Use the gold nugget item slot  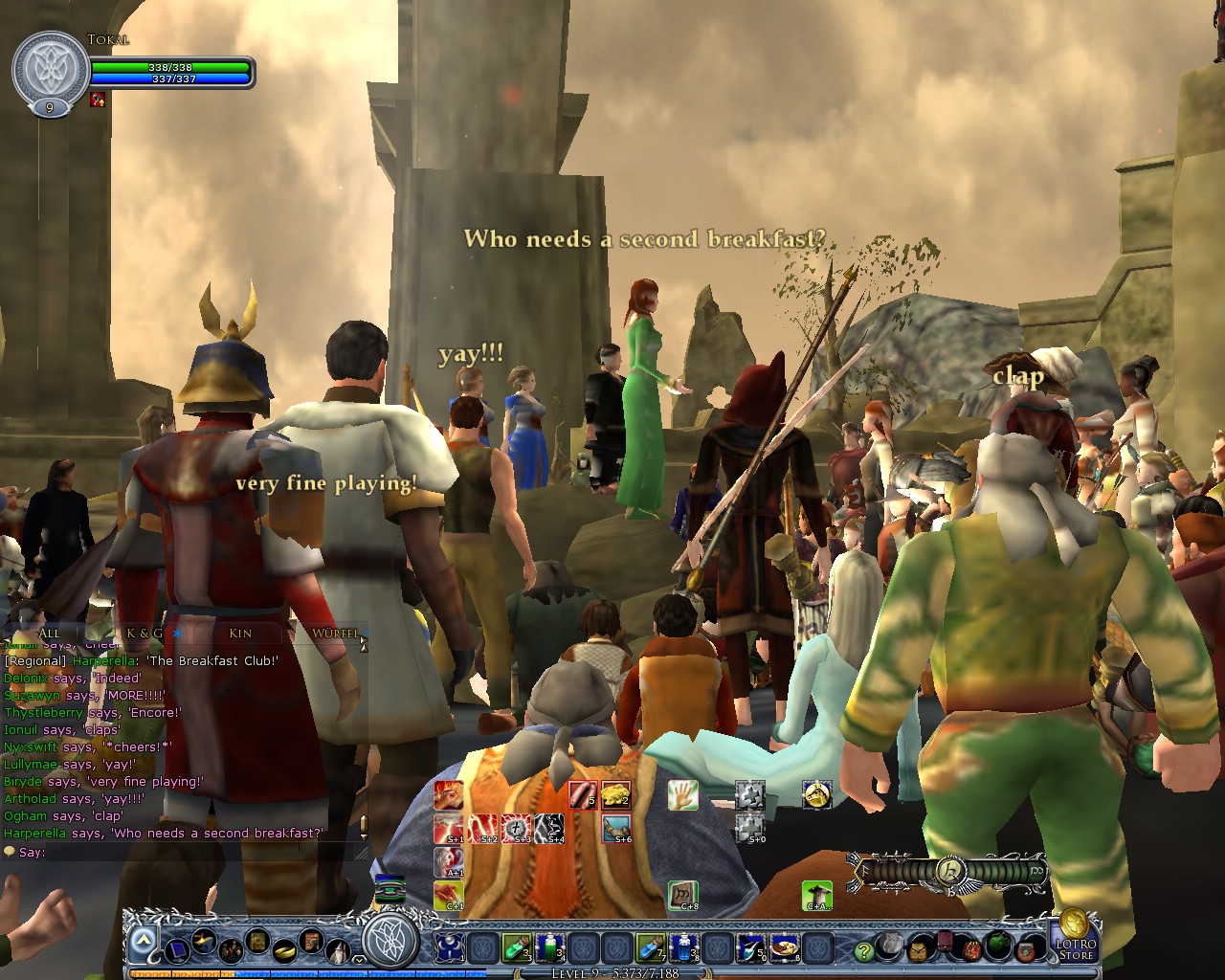tap(615, 795)
